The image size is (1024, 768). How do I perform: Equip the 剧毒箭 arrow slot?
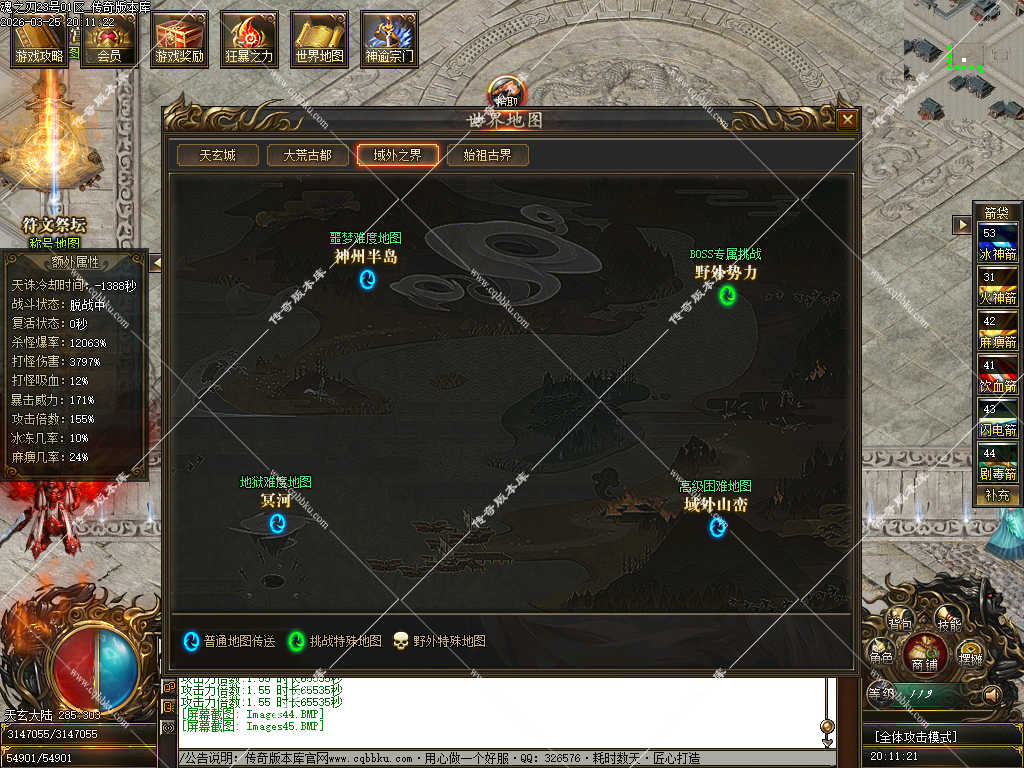[x=997, y=464]
